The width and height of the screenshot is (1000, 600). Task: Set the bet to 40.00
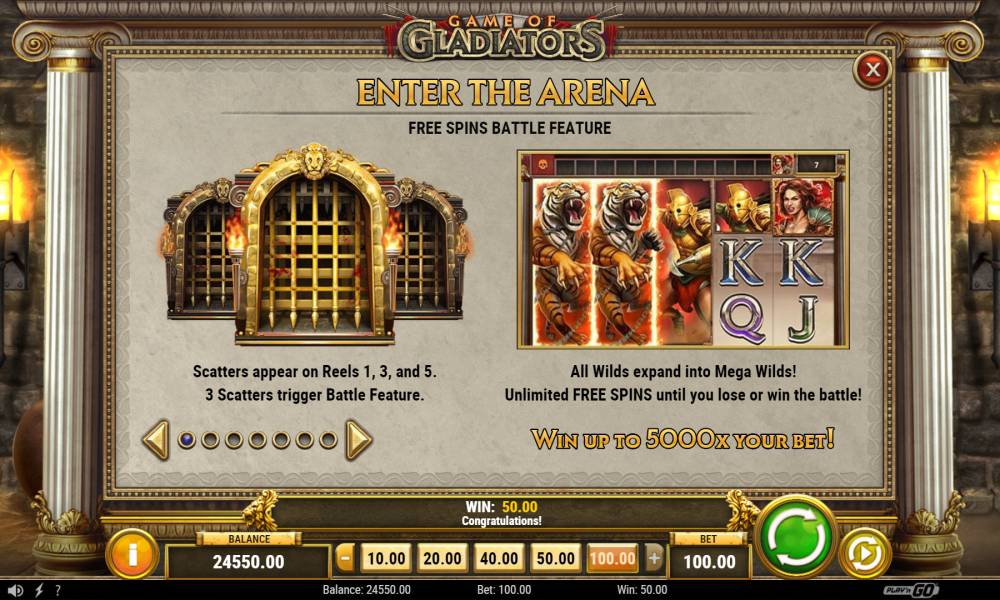498,558
